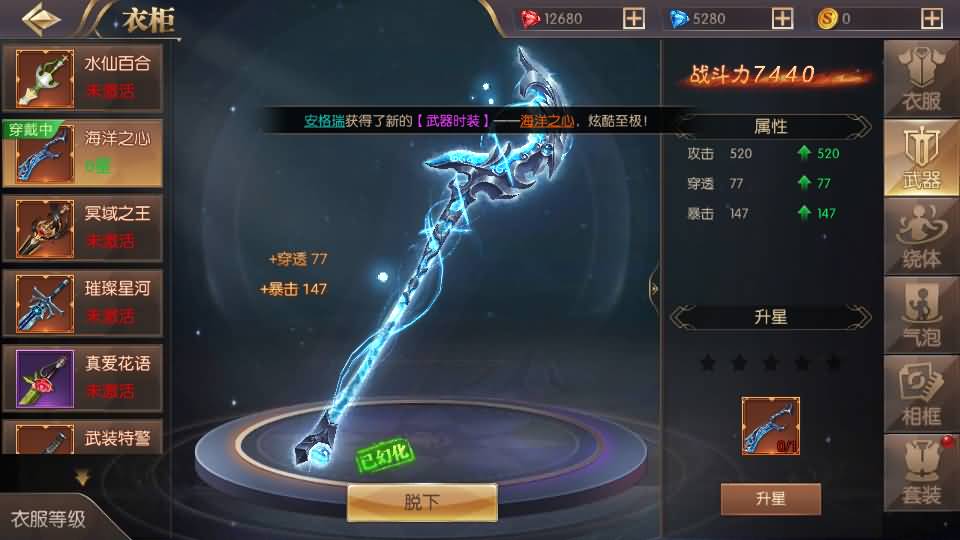Select the star upgrade material slot
This screenshot has height=540, width=960.
pos(770,426)
